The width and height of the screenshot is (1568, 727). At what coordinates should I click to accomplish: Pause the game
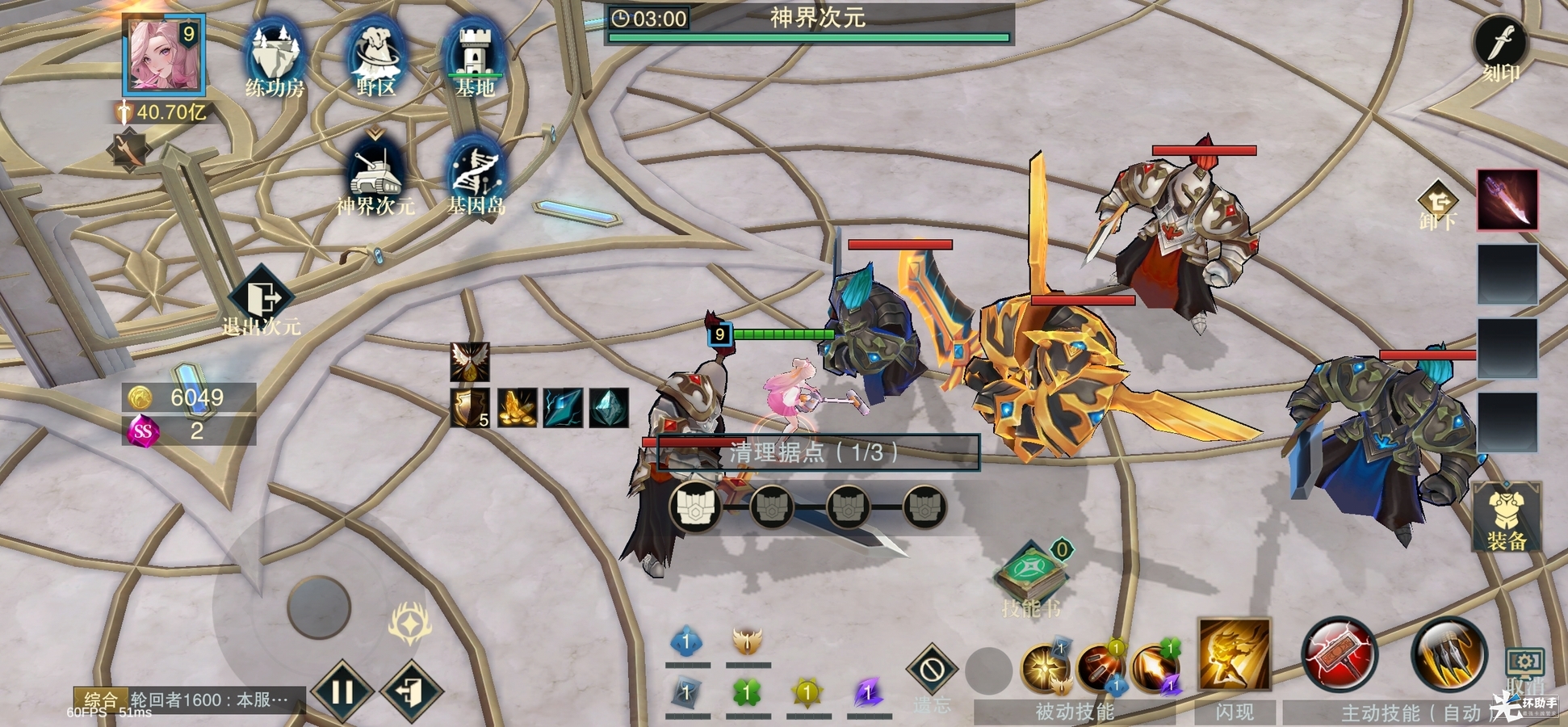coord(342,691)
